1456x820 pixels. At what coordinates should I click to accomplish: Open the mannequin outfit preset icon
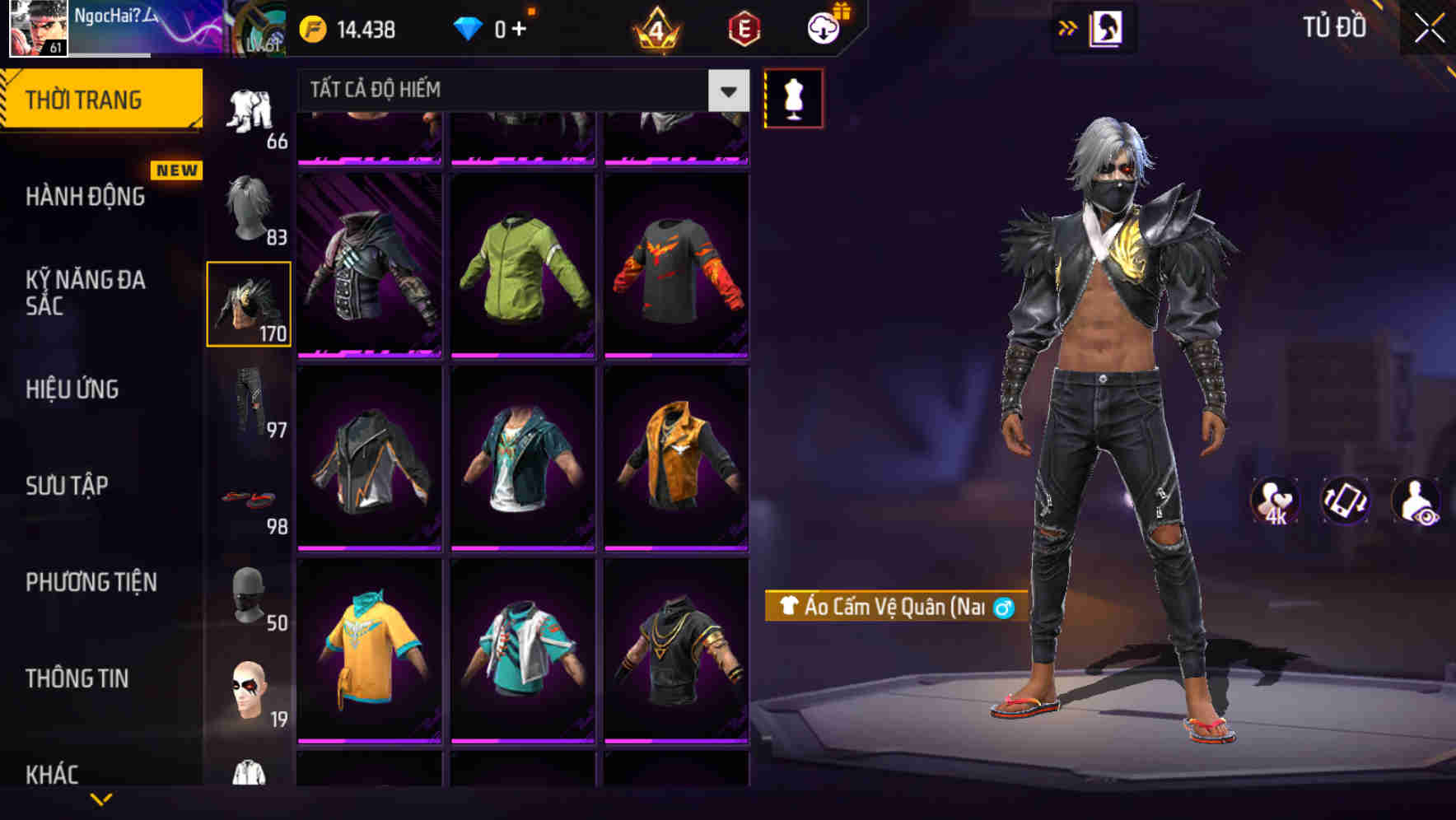pos(793,98)
